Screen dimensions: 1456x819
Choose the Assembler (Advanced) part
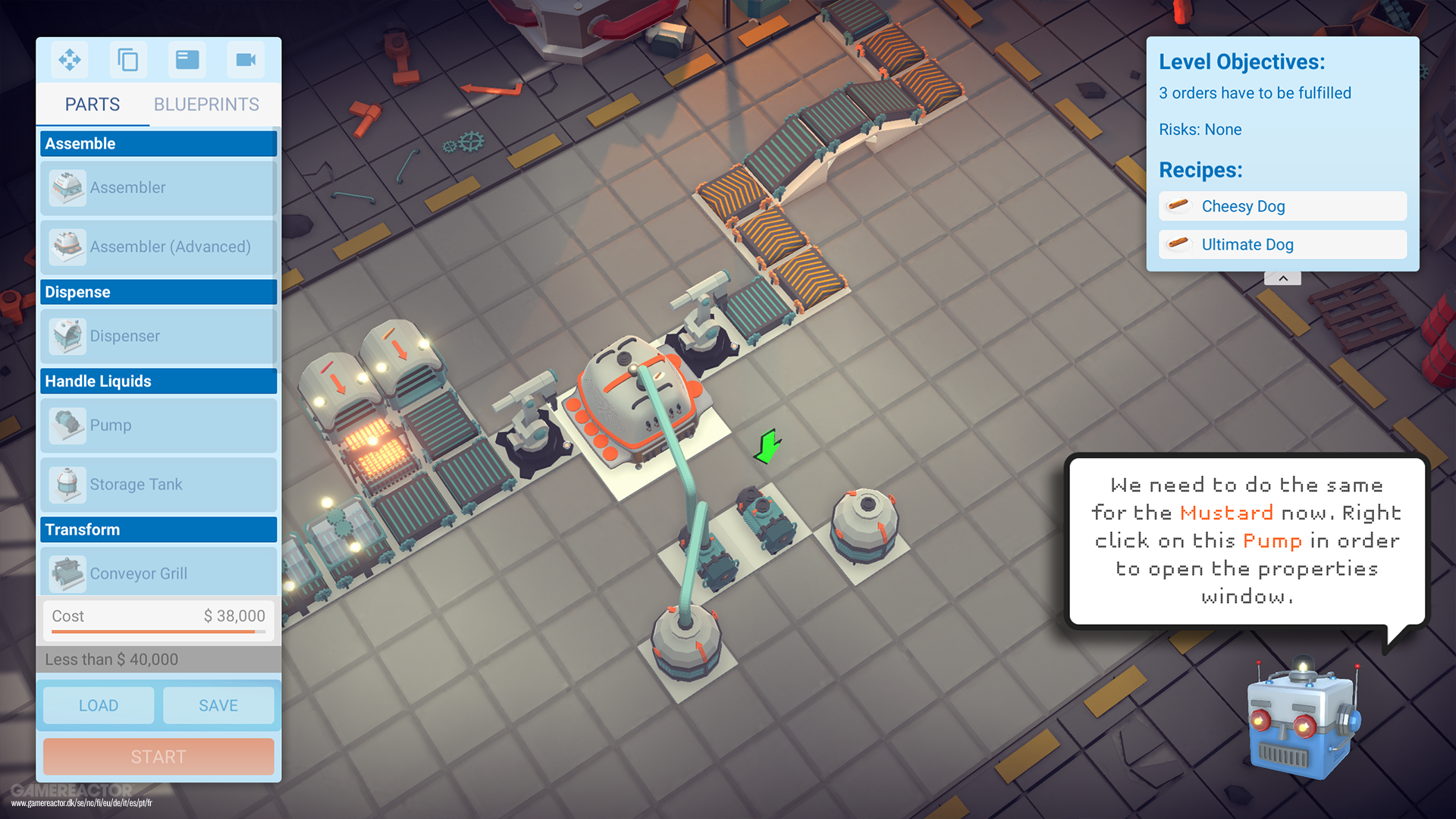(x=158, y=246)
